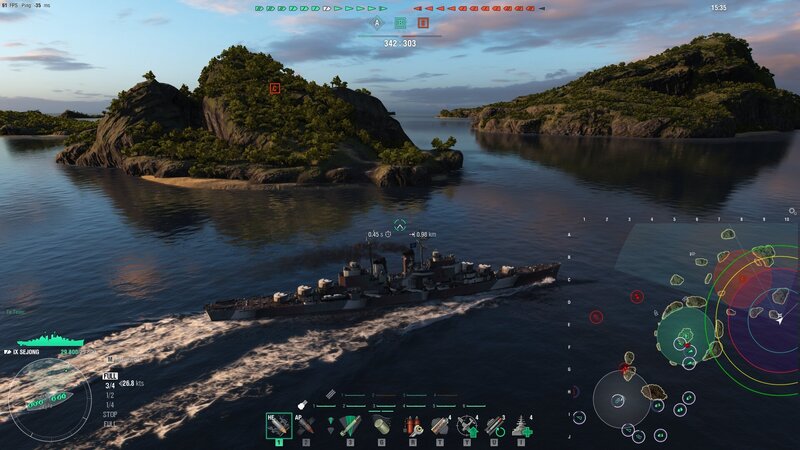Select capture point C indicator at top

click(x=423, y=22)
